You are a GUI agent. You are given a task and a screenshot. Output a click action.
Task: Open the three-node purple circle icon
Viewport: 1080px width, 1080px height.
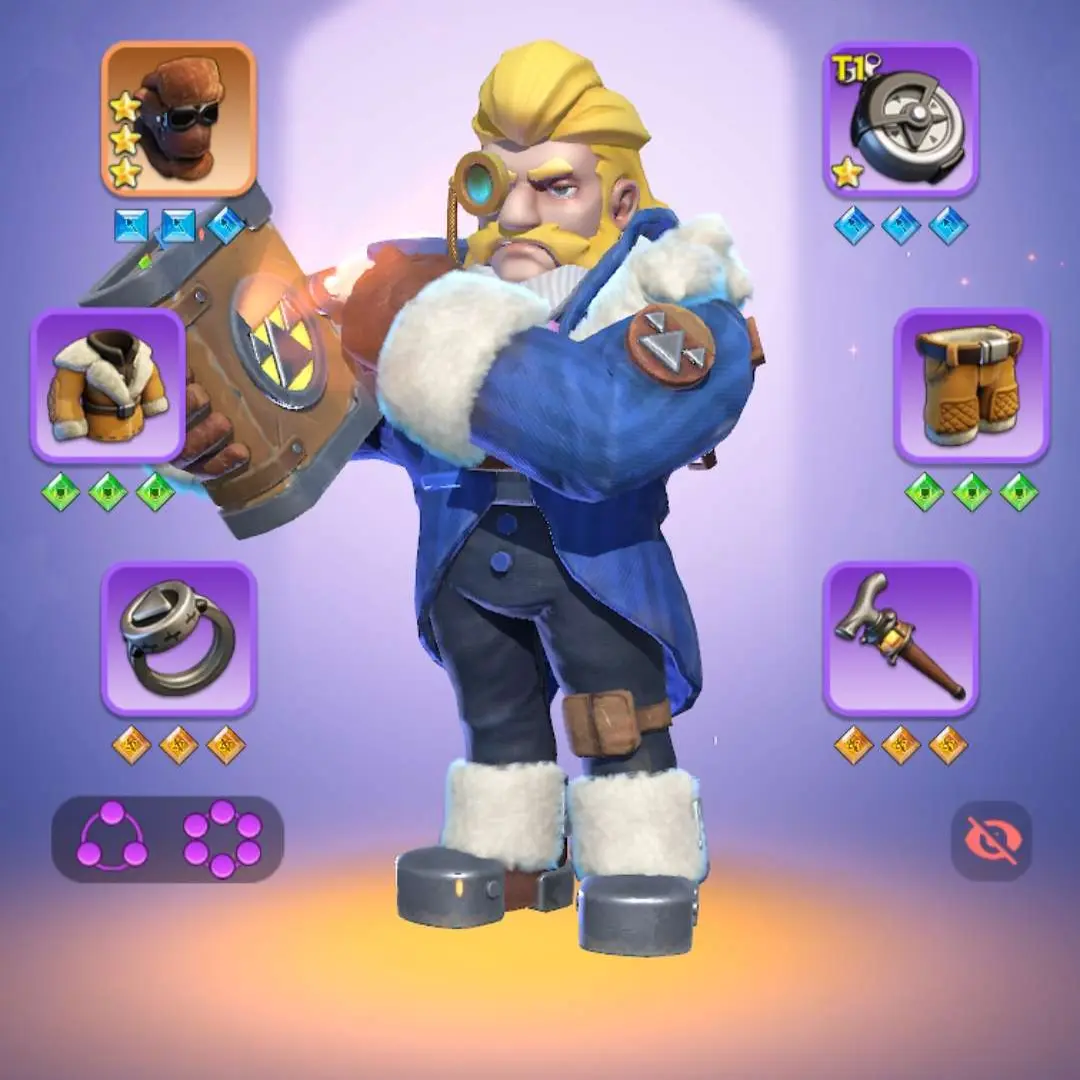(x=112, y=839)
